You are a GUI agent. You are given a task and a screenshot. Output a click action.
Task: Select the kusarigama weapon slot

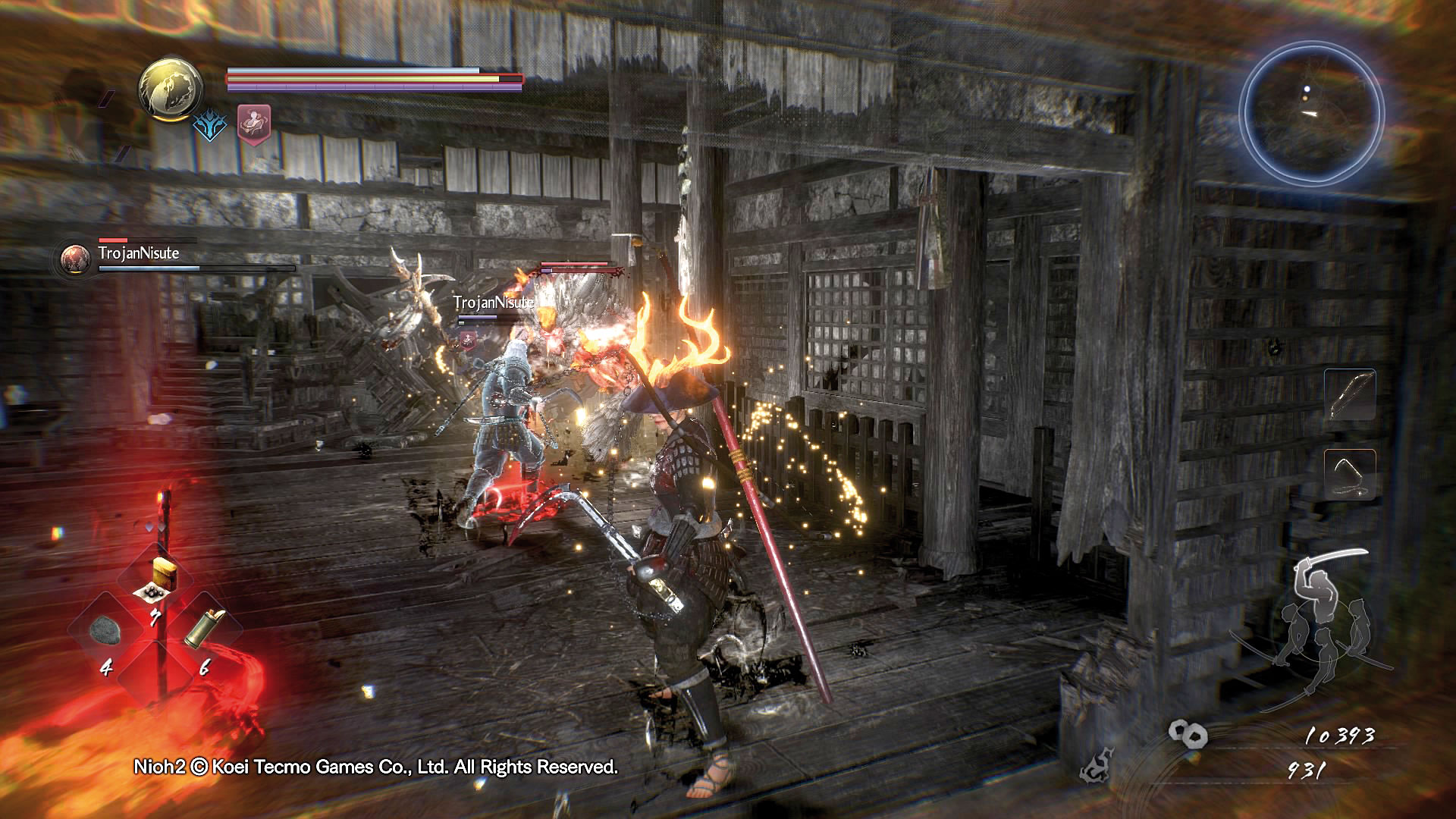pos(1350,474)
